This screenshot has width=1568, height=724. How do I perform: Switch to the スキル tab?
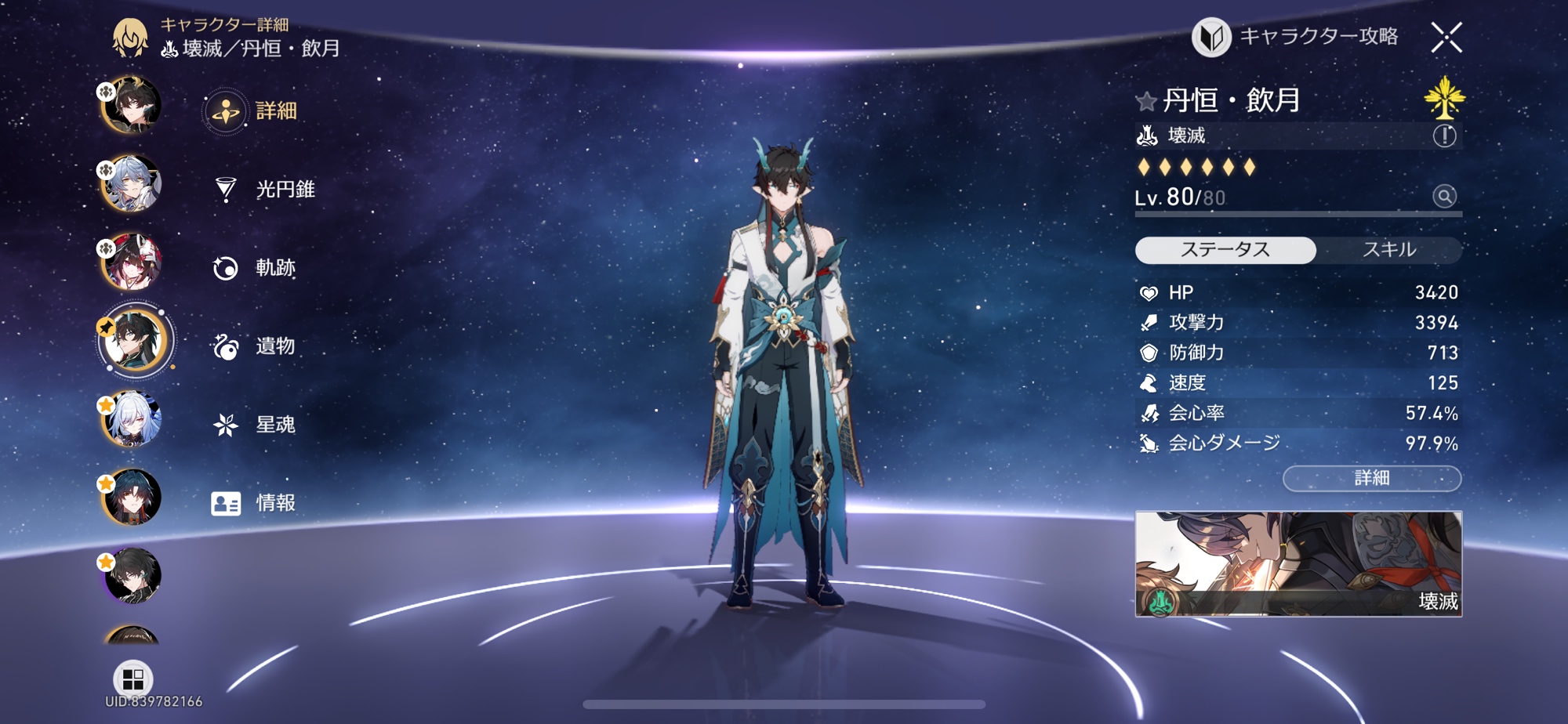(1388, 250)
